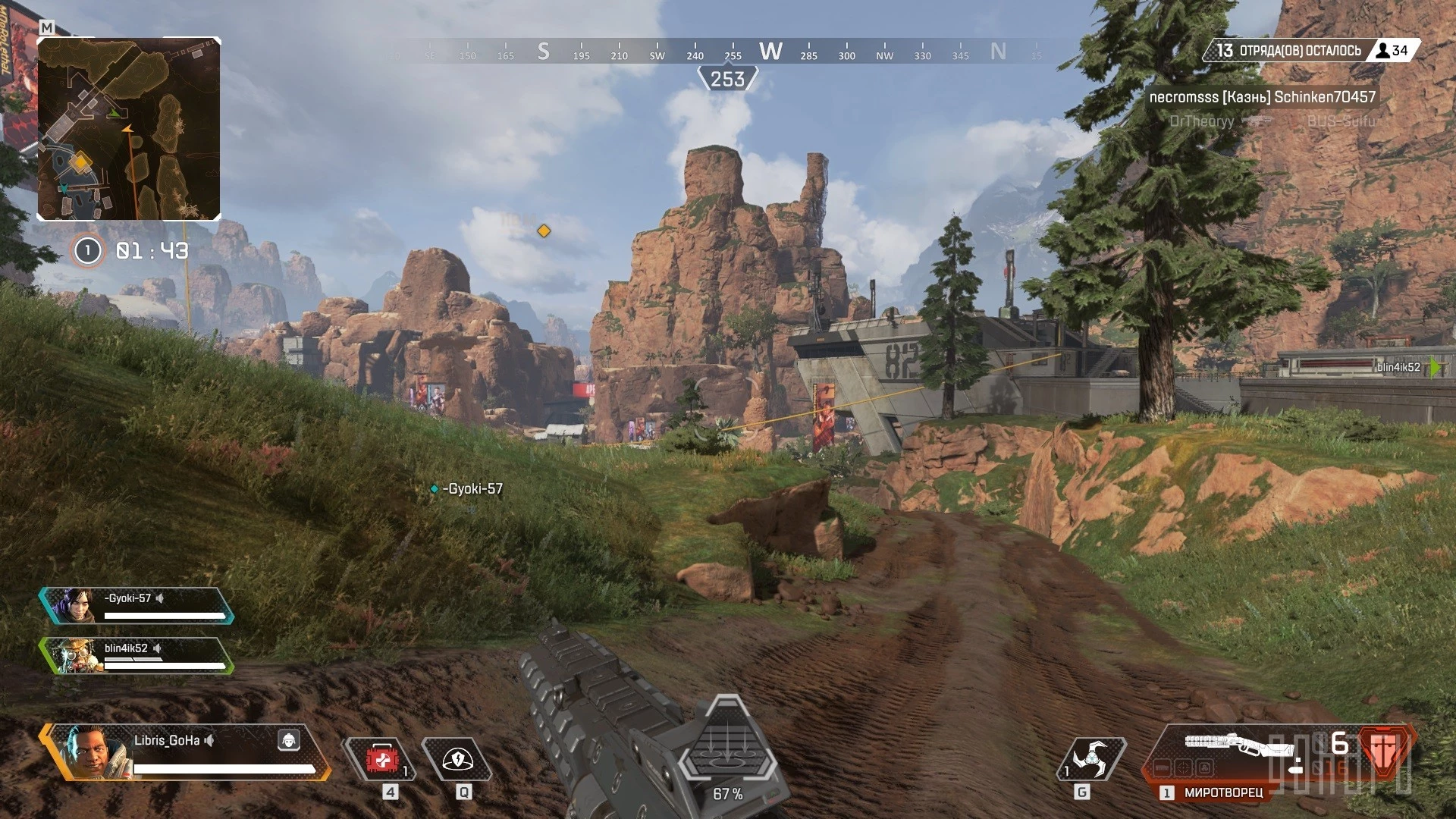Viewport: 1456px width, 819px height.
Task: Open the minimap in the corner
Action: pos(129,129)
